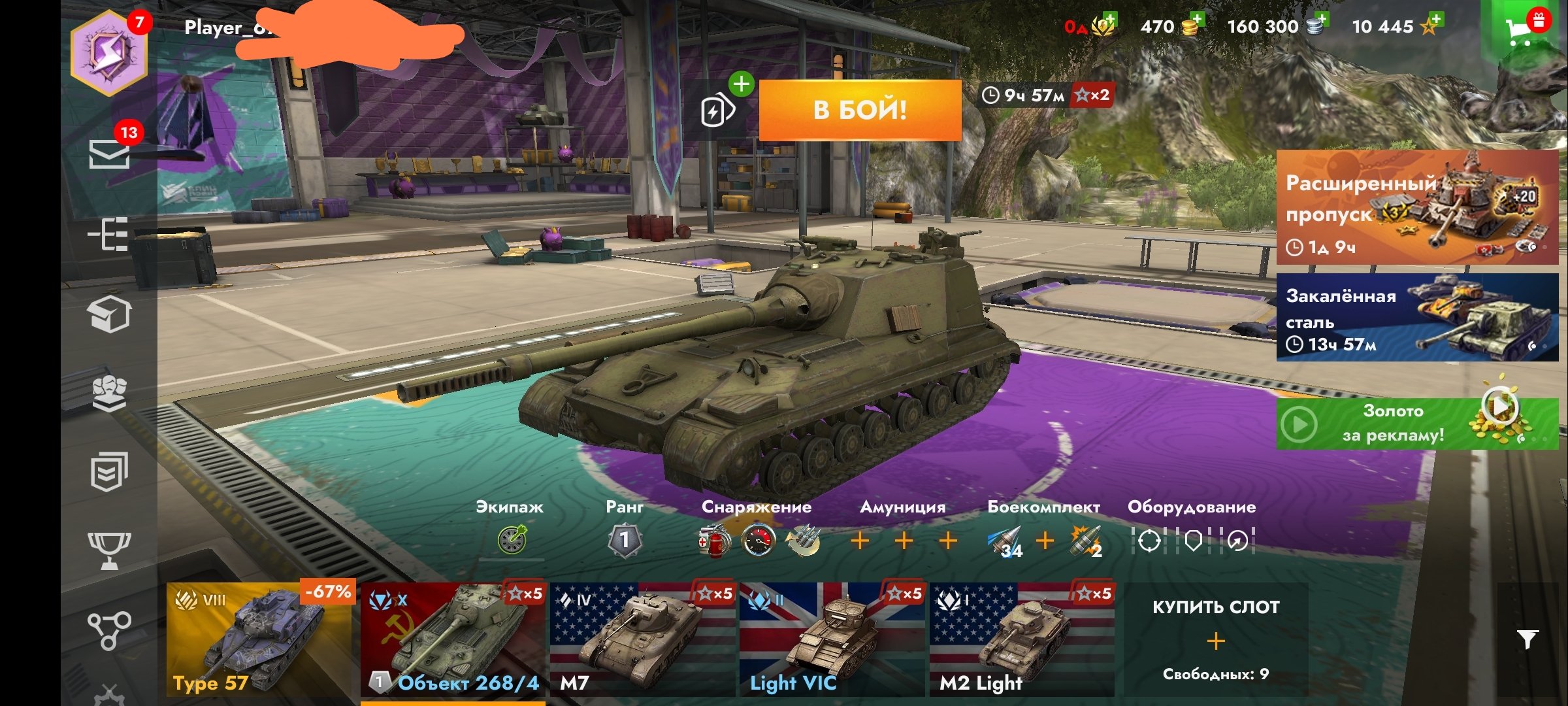Select battle mode icon beside battle button

(717, 110)
